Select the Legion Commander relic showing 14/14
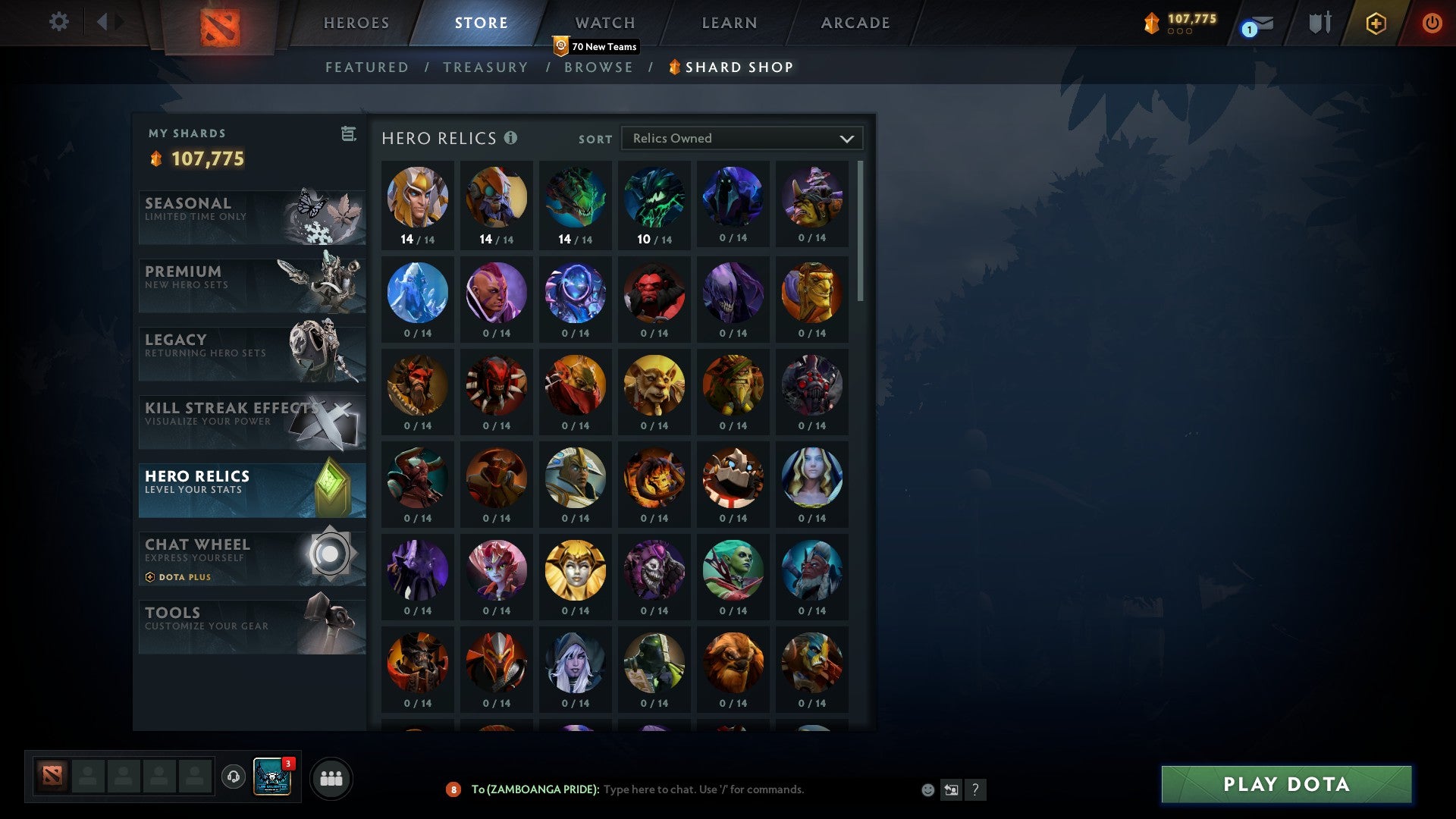Screen dimensions: 1456x819 coord(418,199)
